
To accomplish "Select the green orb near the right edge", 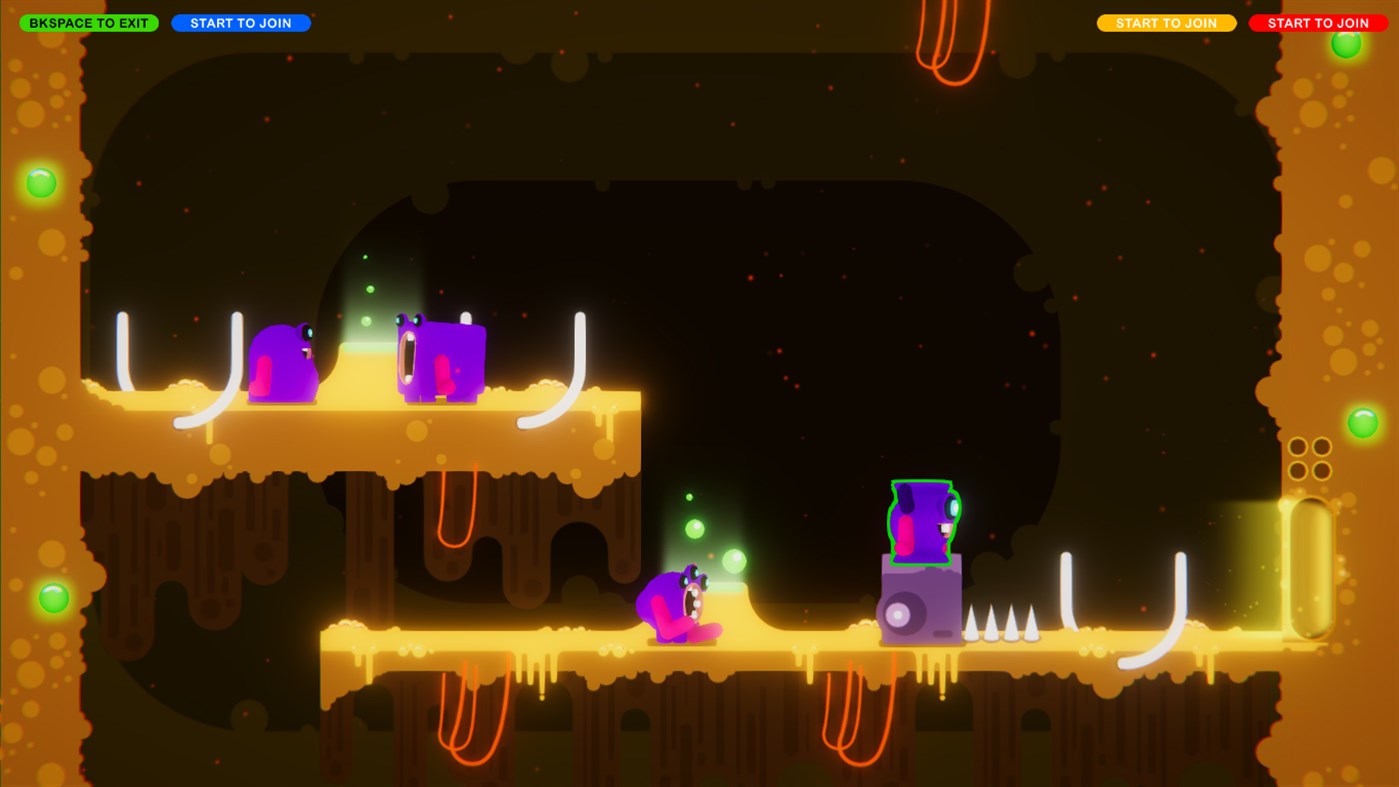I will click(1363, 420).
